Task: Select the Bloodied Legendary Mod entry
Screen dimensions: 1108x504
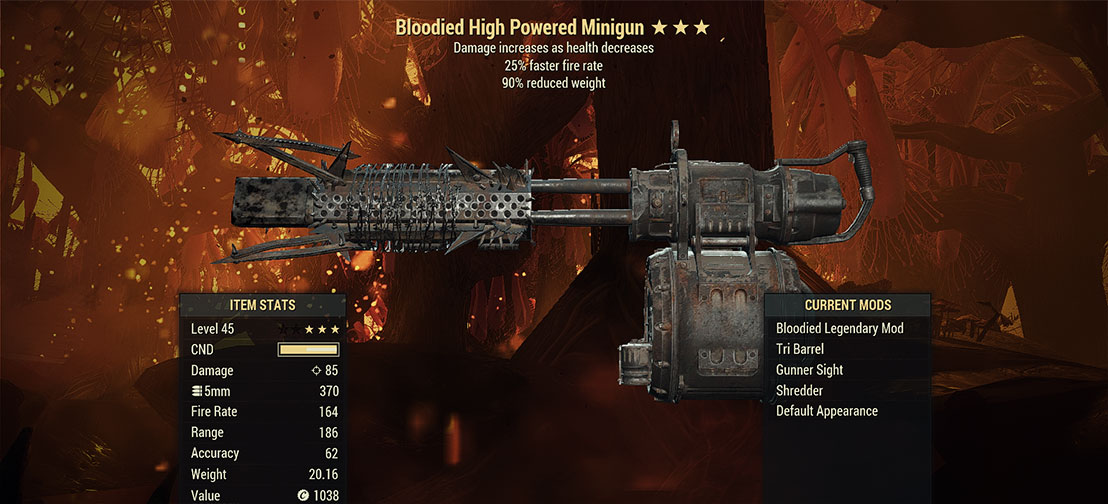Action: [839, 328]
